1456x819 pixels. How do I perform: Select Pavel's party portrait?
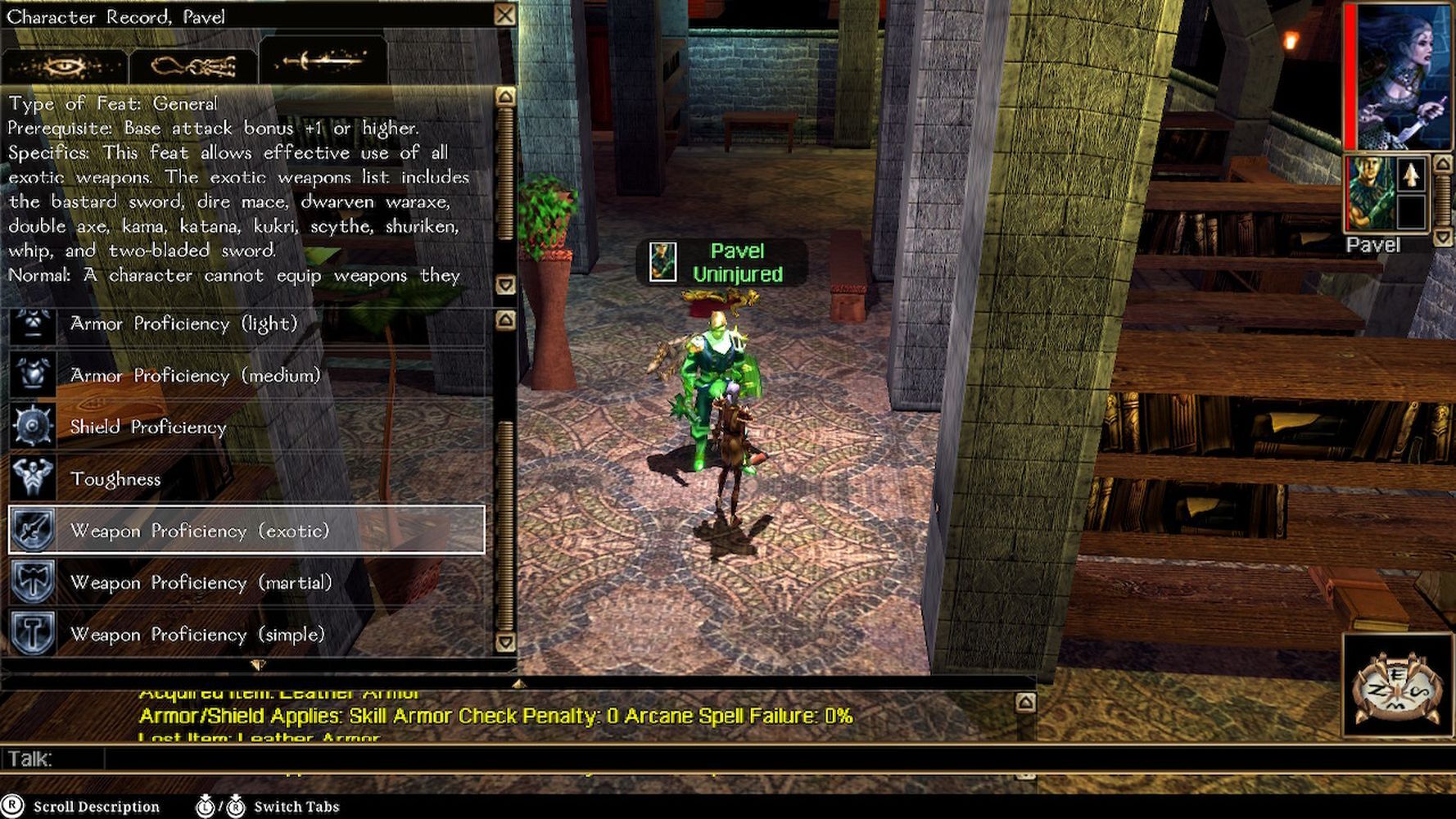1372,193
